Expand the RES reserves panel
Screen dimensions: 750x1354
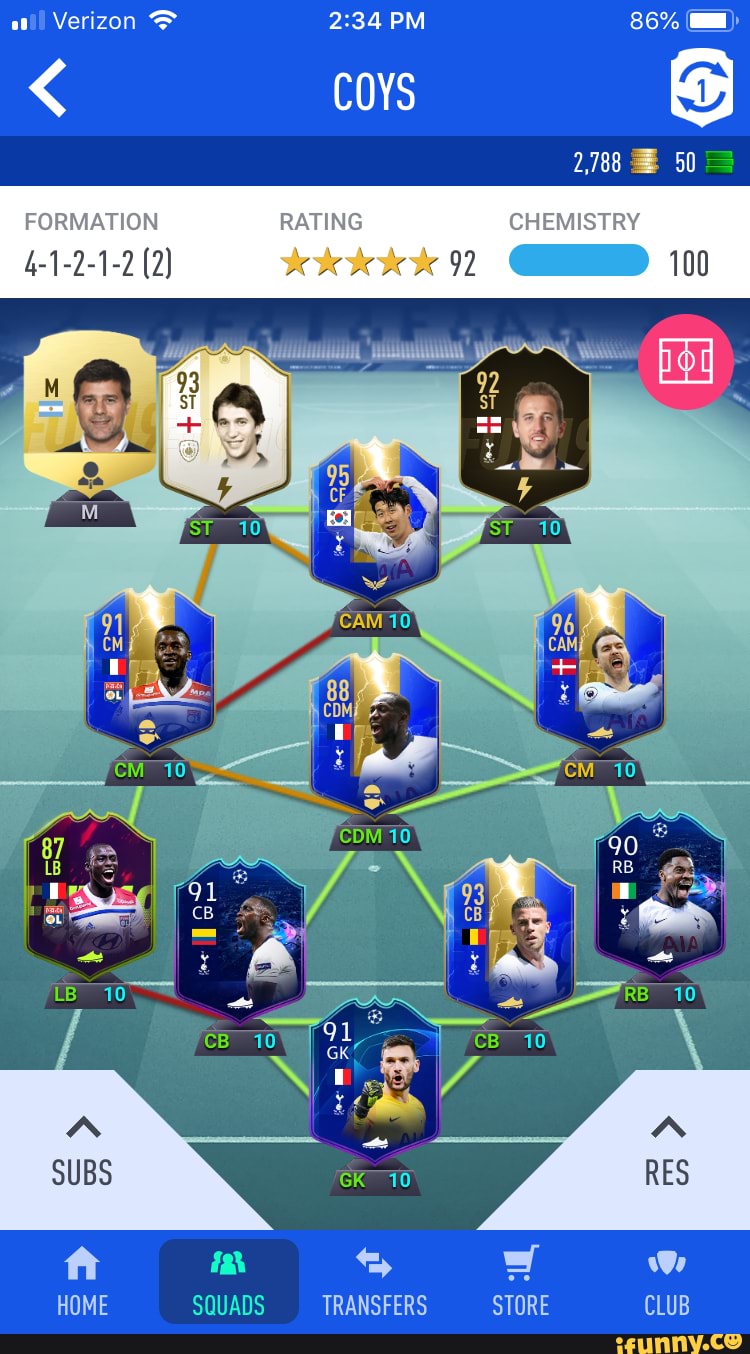667,1152
